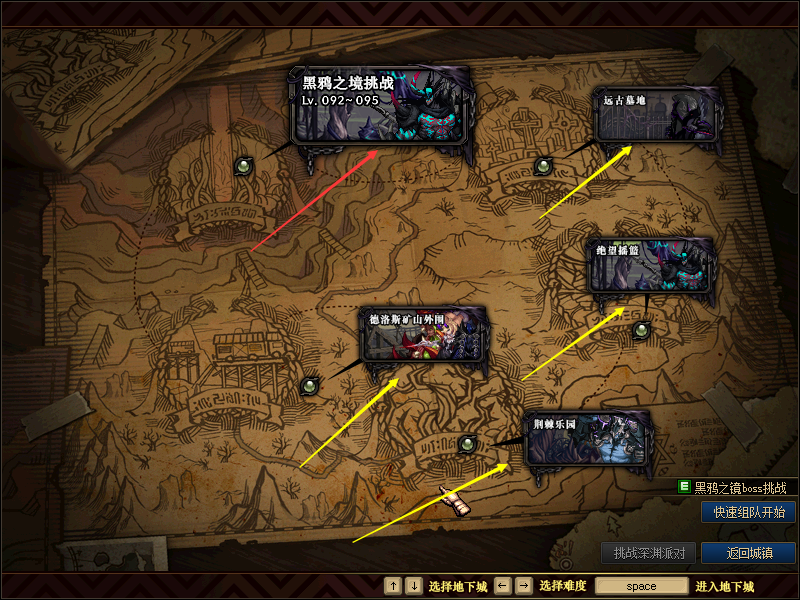
Task: Return to town with 返回城镇
Action: [x=748, y=553]
